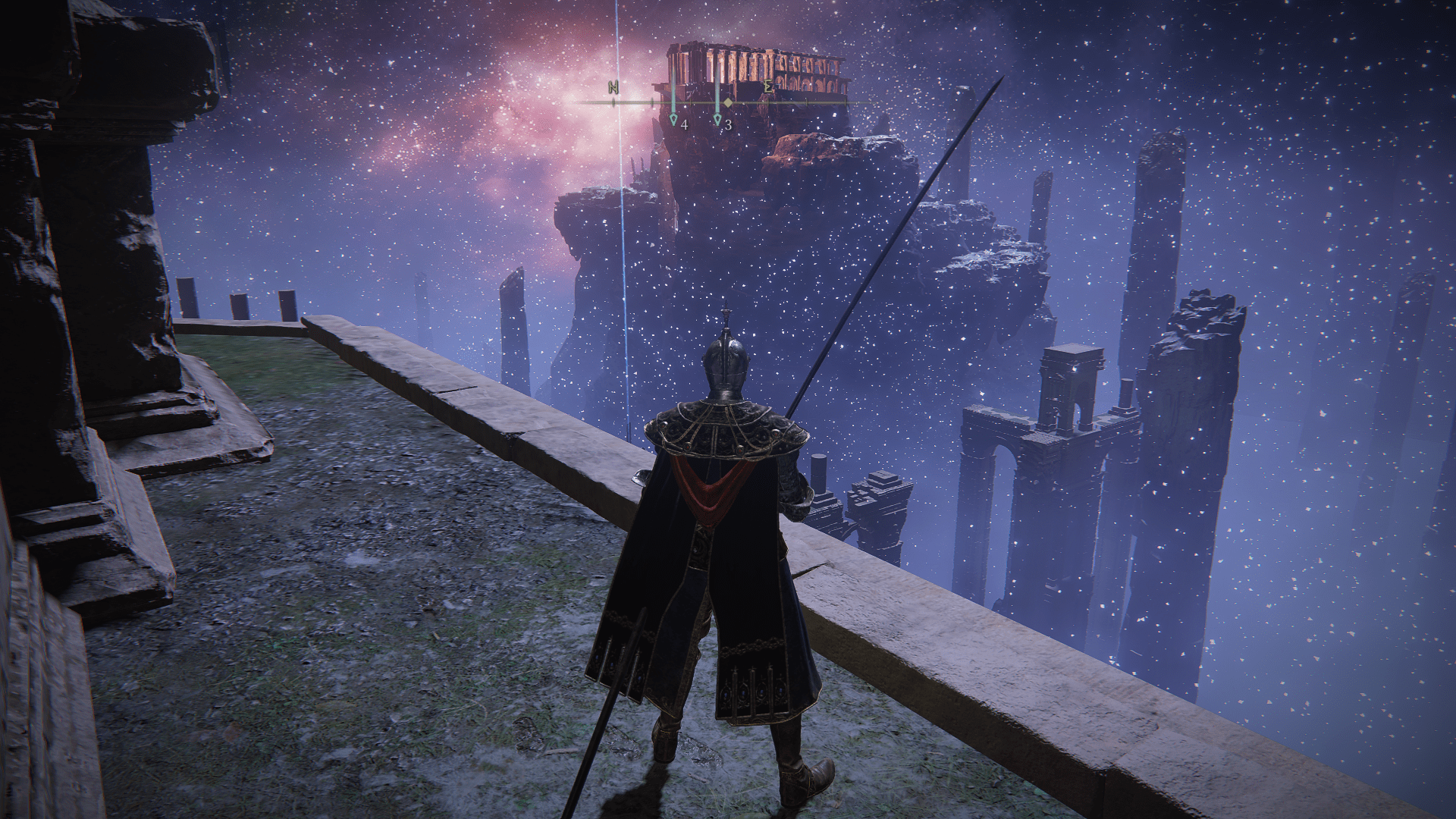
Task: Click the compass beacon marker numbered 4
Action: tap(673, 119)
